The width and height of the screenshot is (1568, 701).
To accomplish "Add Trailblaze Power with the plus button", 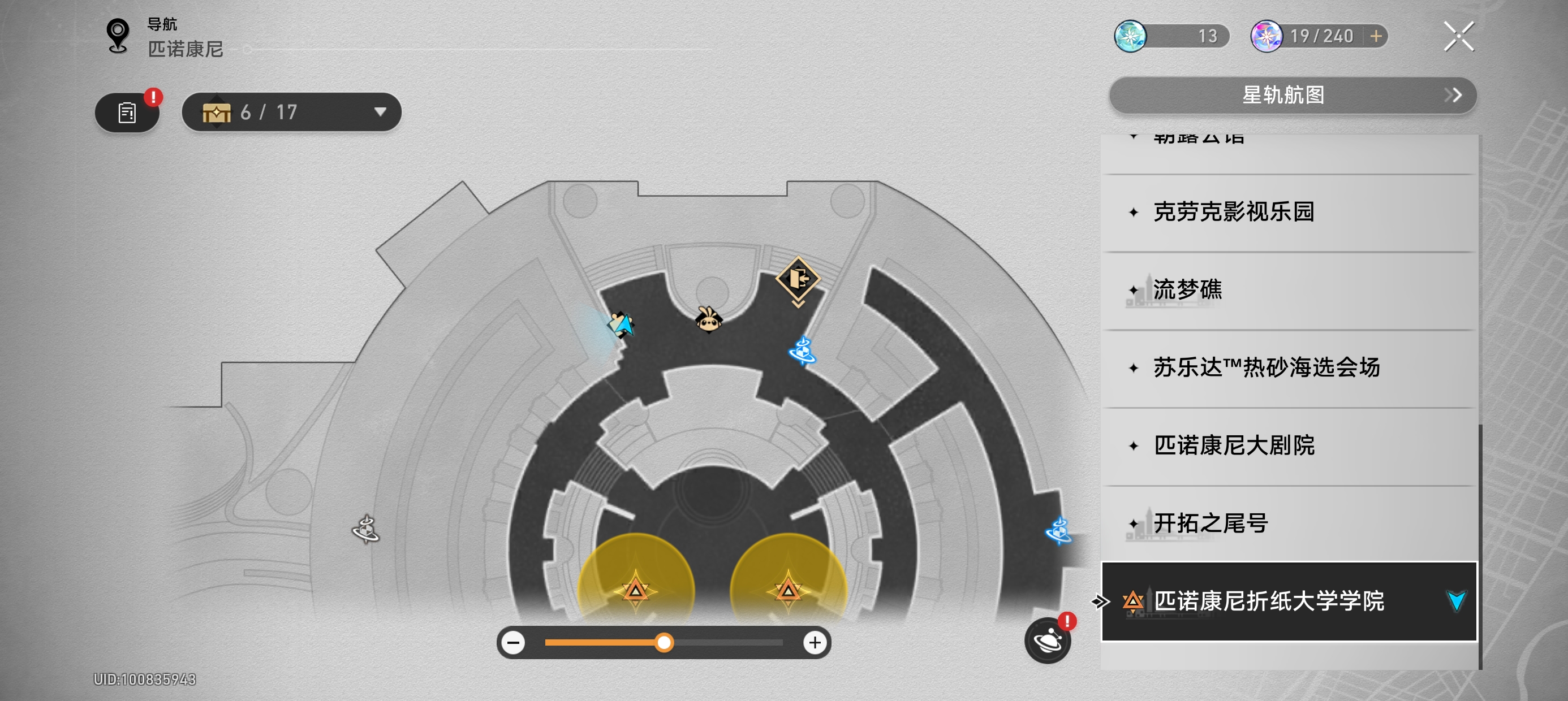I will [x=1376, y=37].
